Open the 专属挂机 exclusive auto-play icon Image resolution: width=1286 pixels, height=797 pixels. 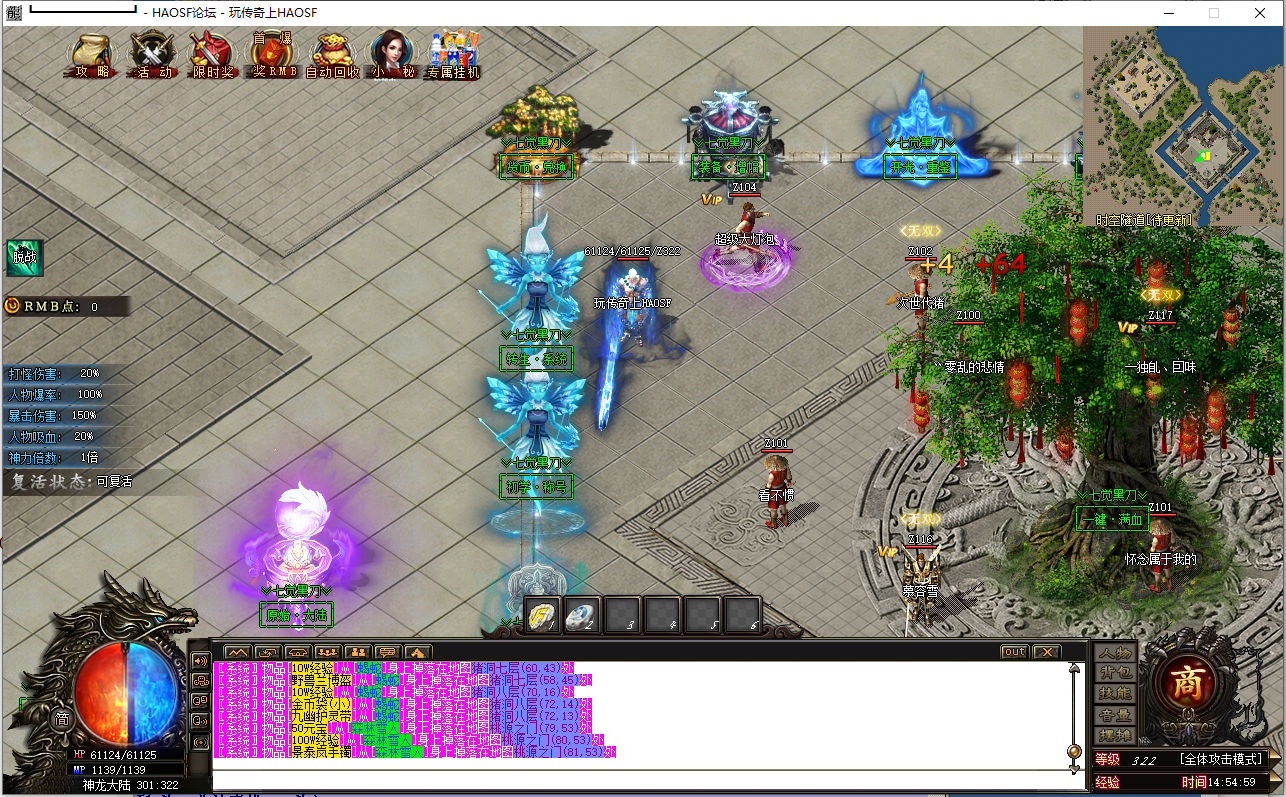coord(453,56)
